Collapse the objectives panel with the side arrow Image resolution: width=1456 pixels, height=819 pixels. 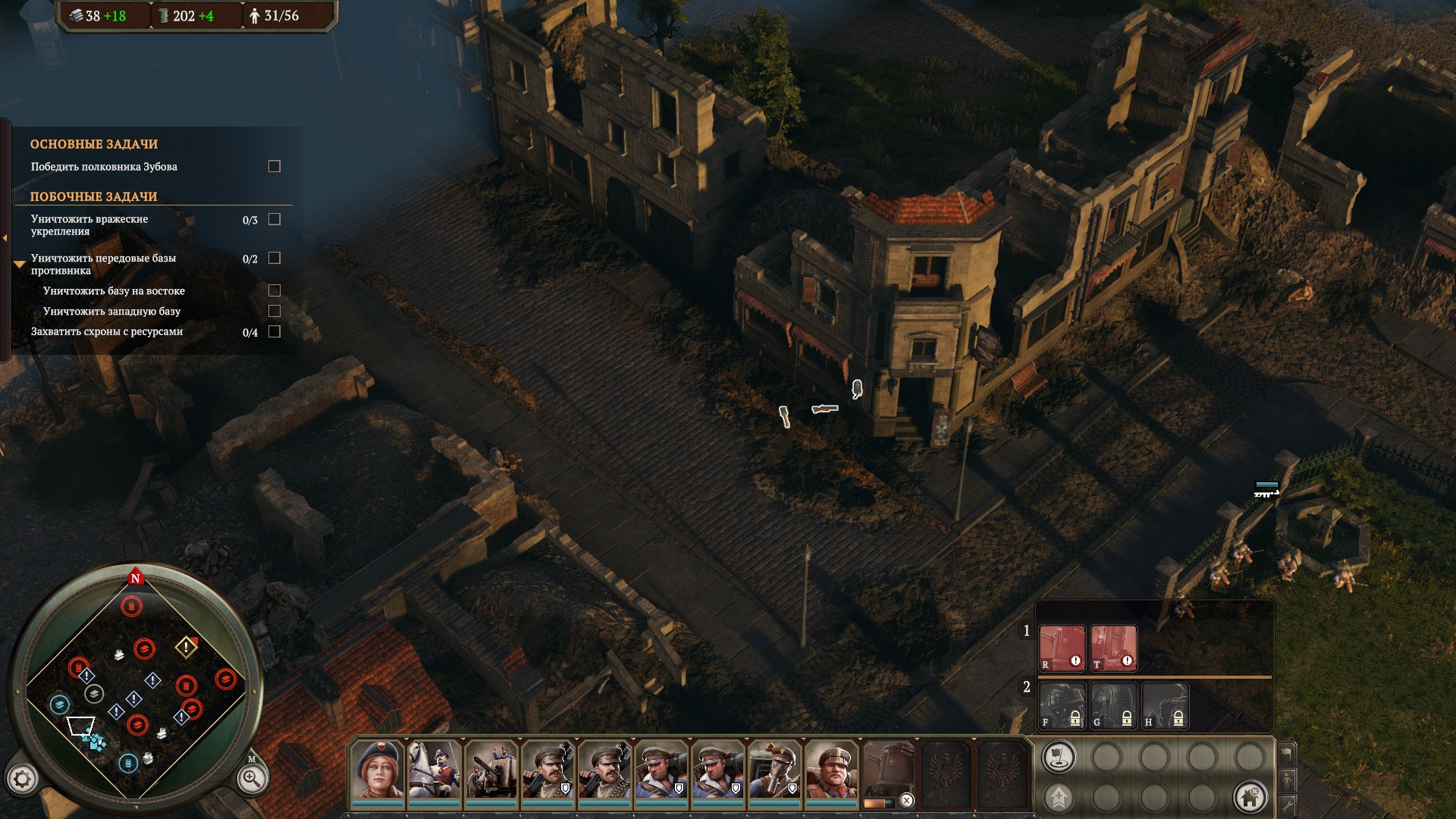5,238
